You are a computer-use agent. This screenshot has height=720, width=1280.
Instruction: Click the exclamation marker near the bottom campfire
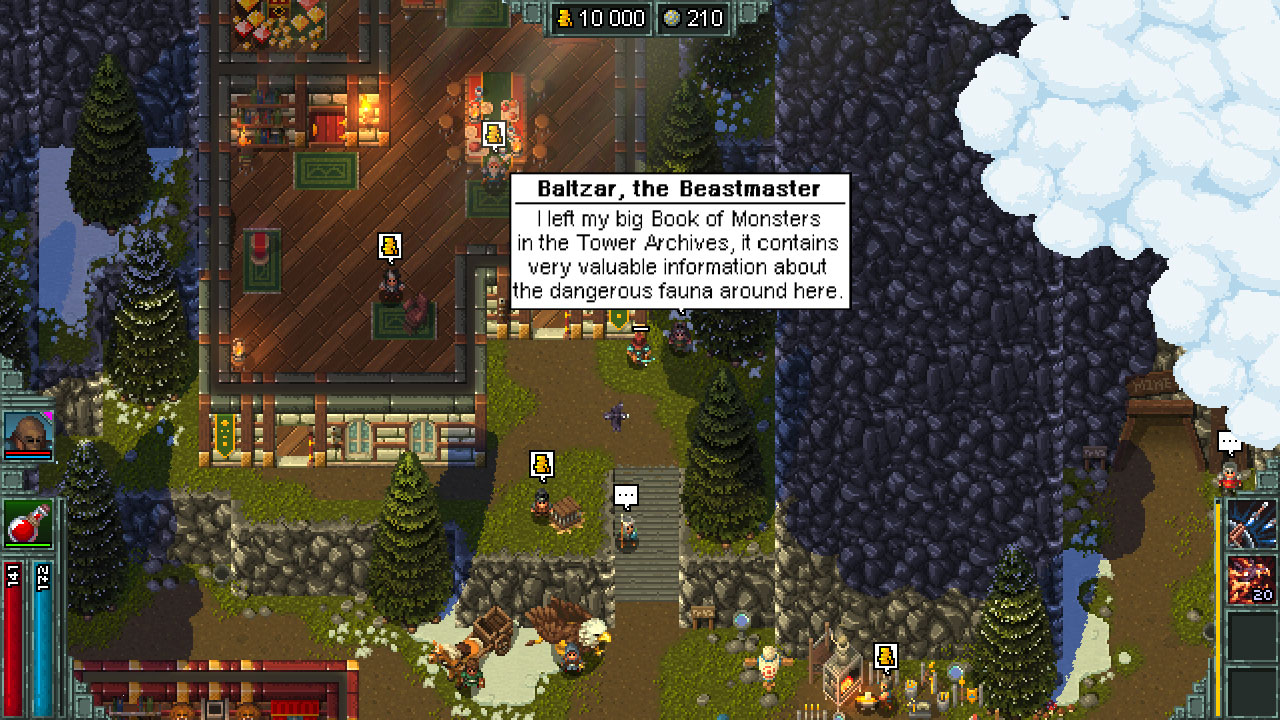(x=885, y=655)
